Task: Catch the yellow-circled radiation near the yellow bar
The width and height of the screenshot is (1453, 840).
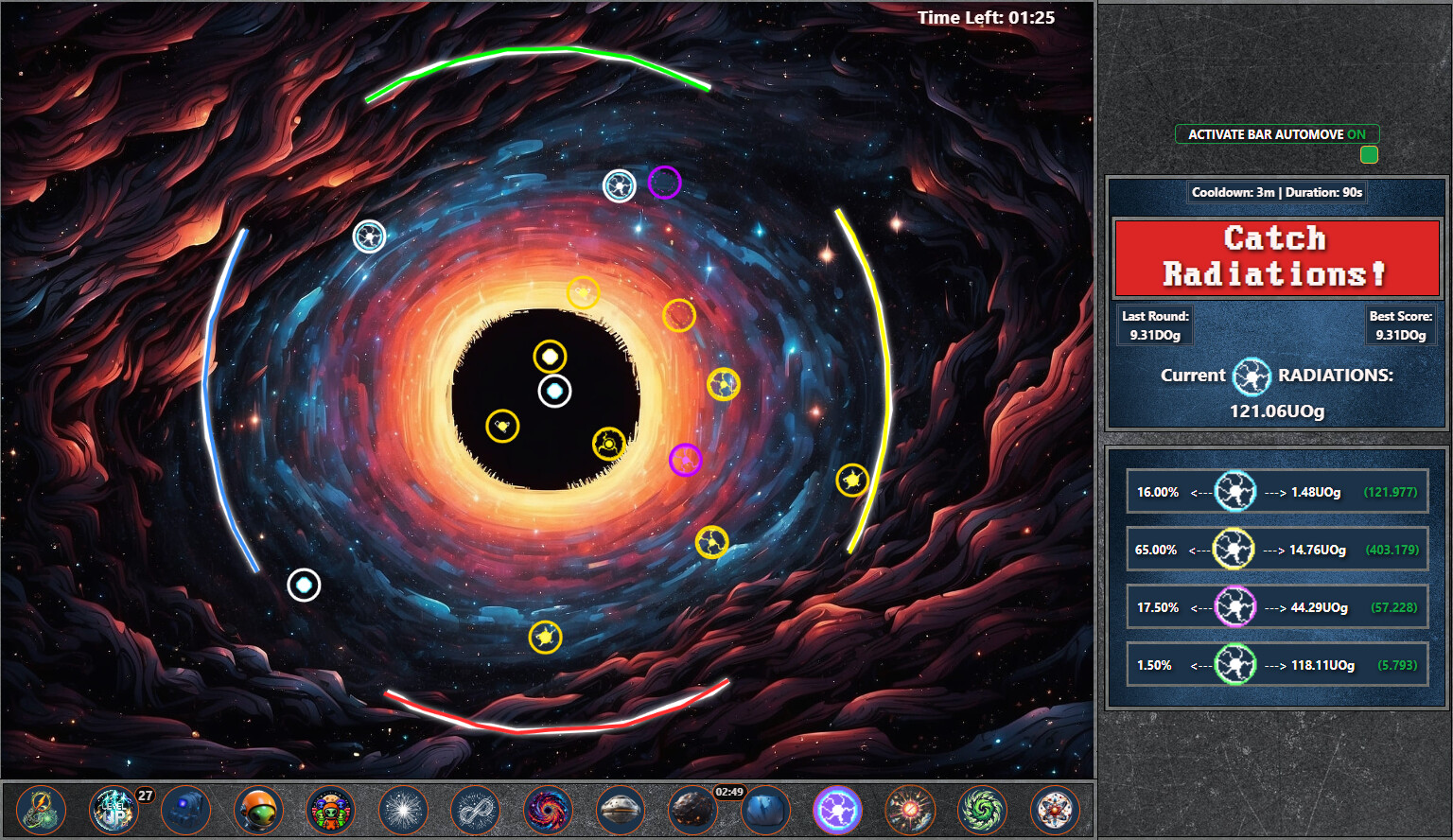Action: [x=853, y=481]
